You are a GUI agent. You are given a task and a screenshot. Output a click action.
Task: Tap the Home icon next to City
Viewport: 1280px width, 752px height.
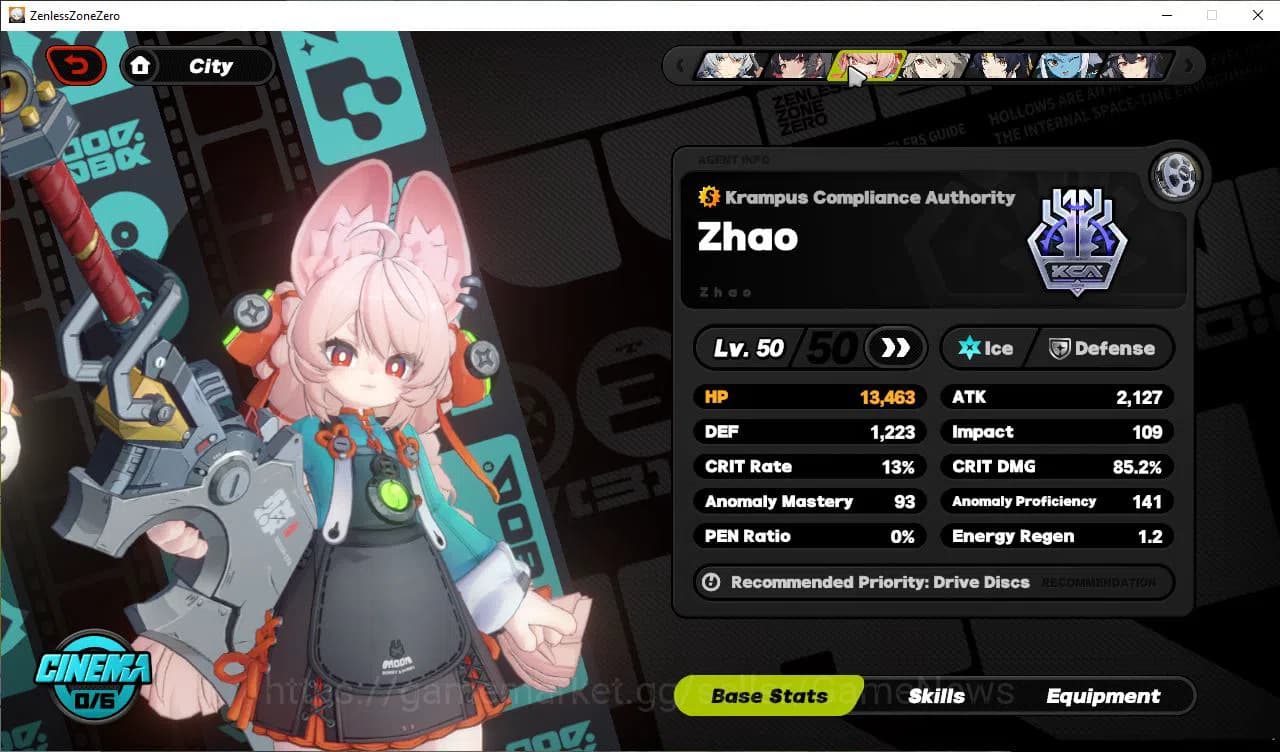pyautogui.click(x=141, y=65)
